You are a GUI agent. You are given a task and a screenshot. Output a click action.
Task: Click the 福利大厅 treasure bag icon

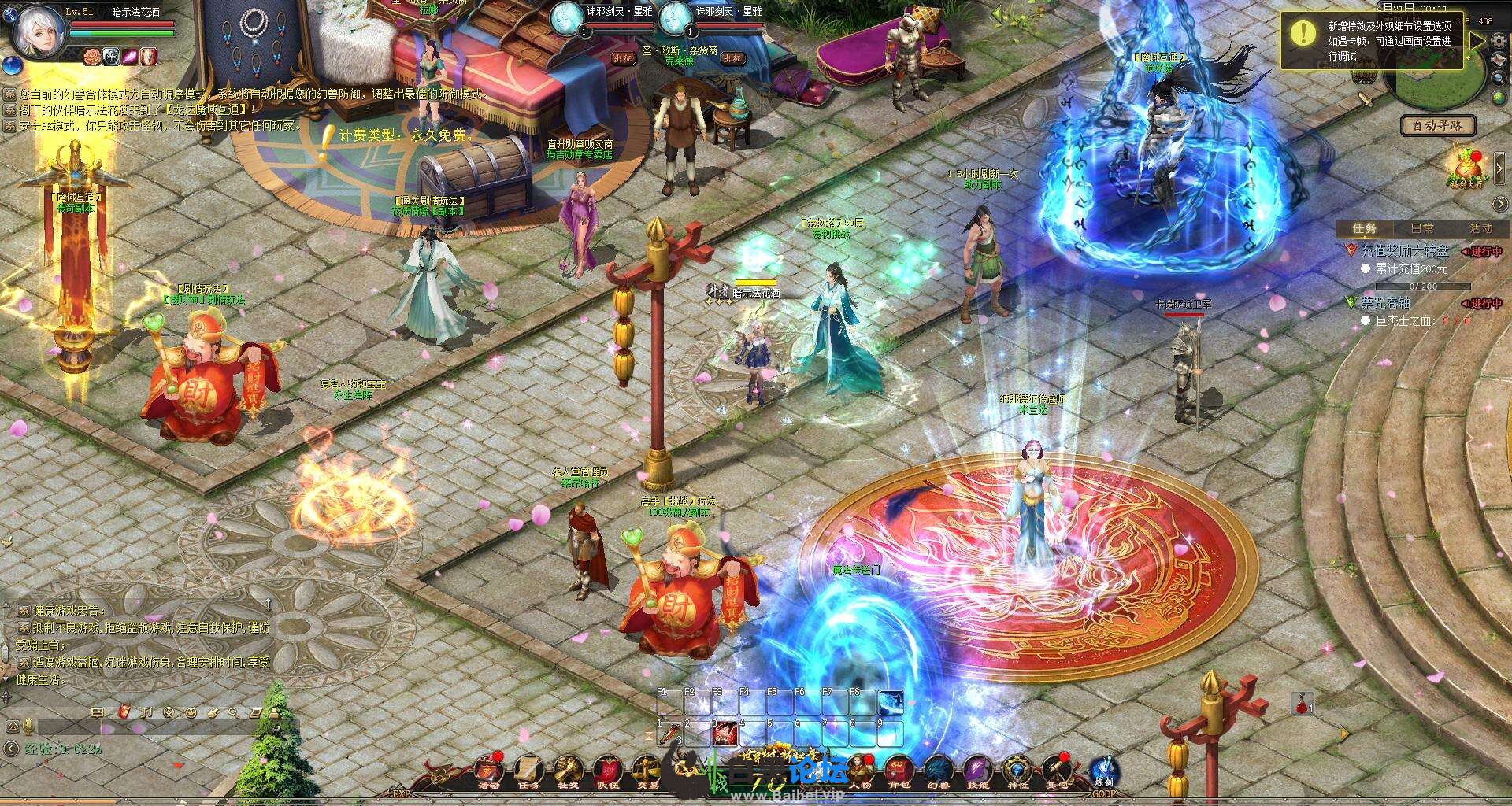click(x=1466, y=168)
